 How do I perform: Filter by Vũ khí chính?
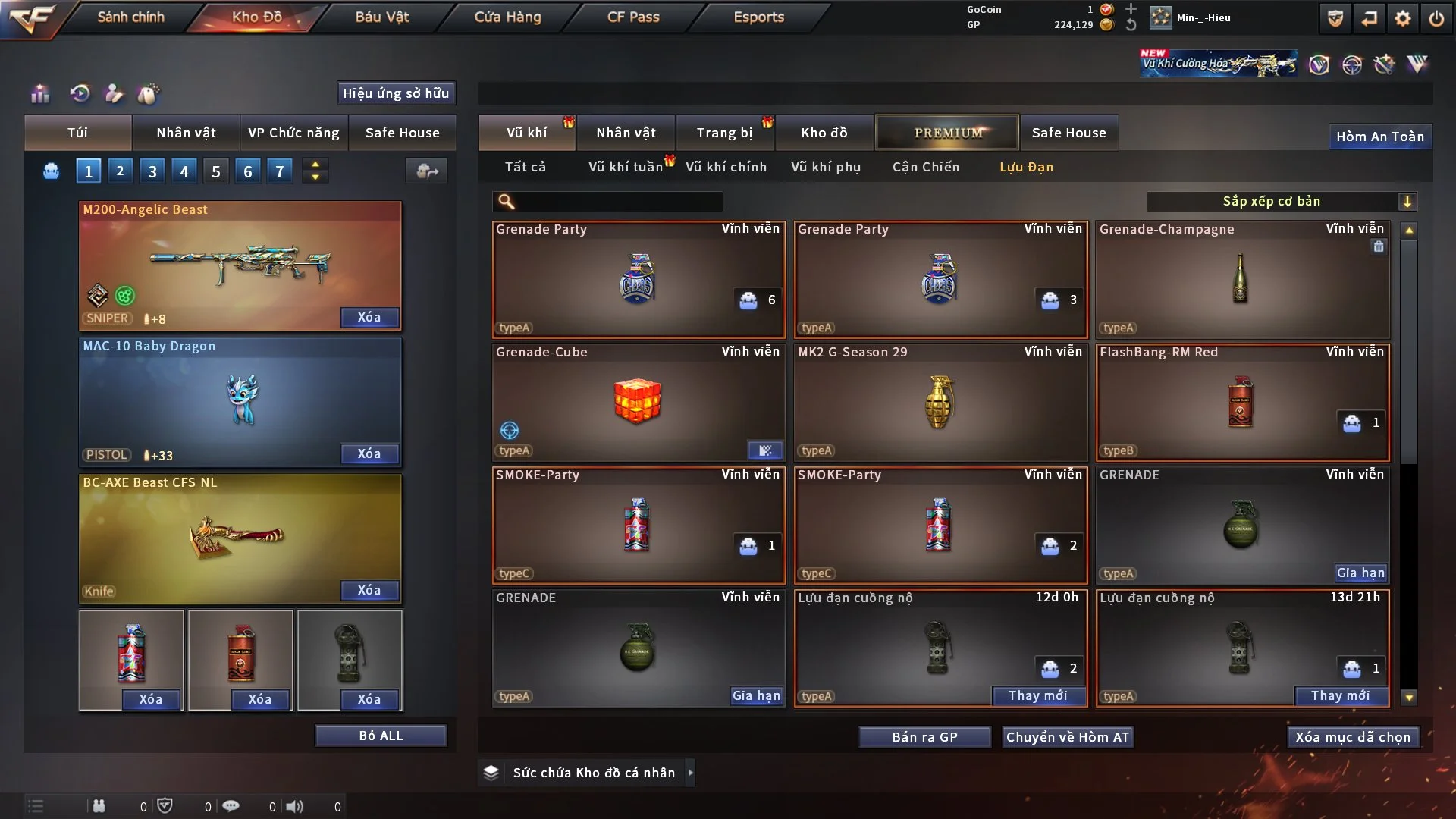click(x=726, y=167)
